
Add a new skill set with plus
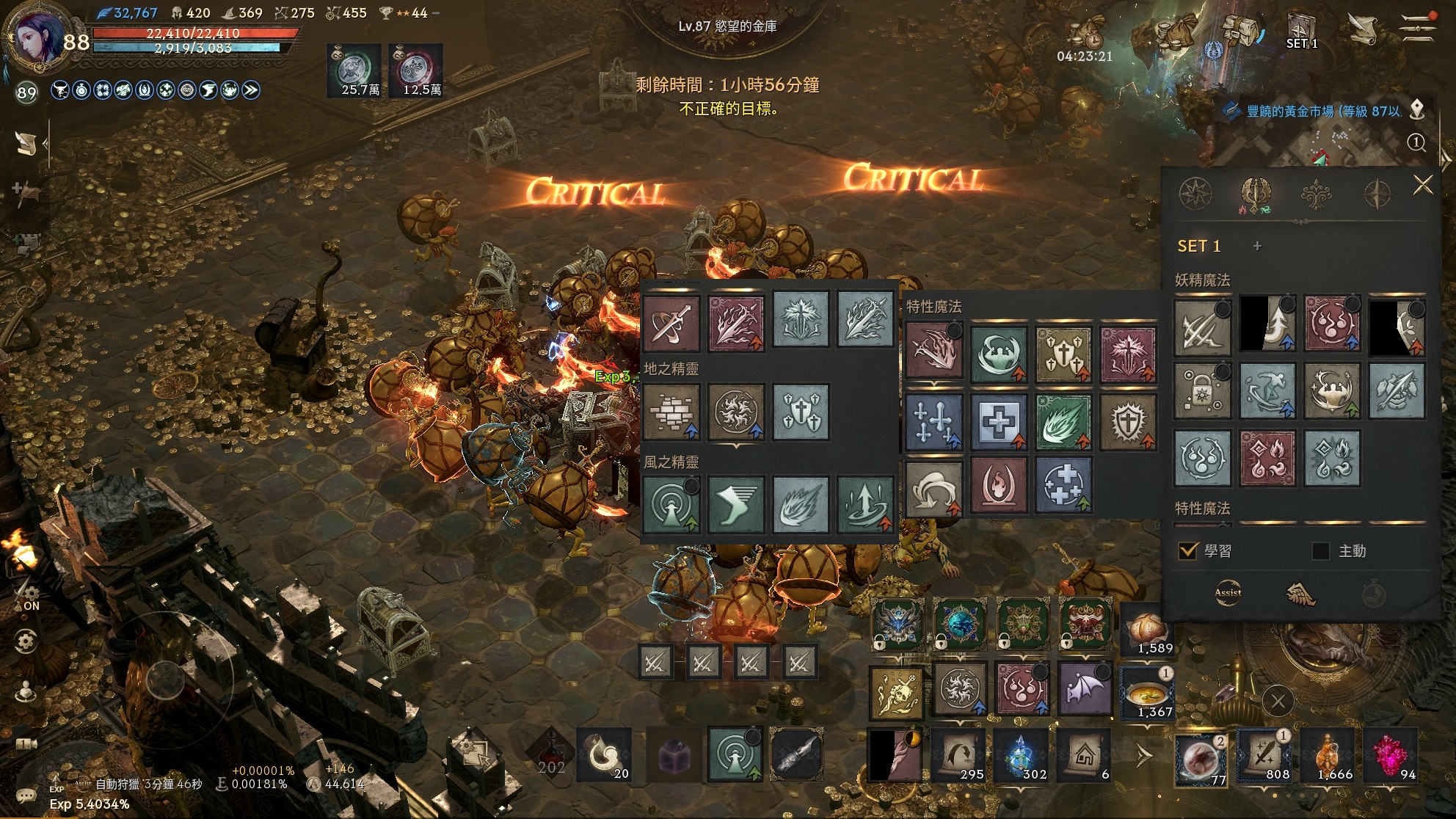pyautogui.click(x=1257, y=246)
